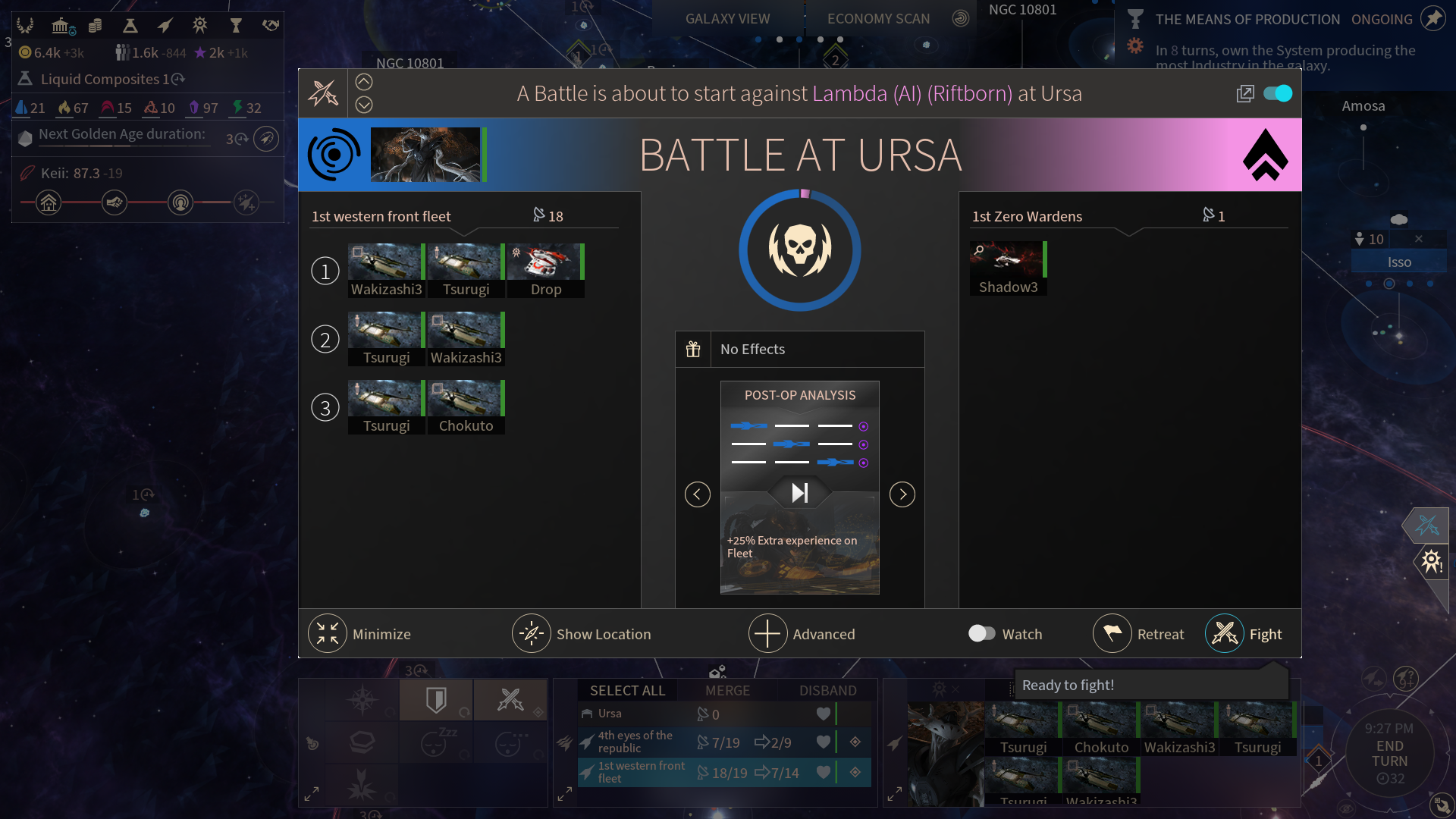Pop out the battle notification window

[1245, 93]
